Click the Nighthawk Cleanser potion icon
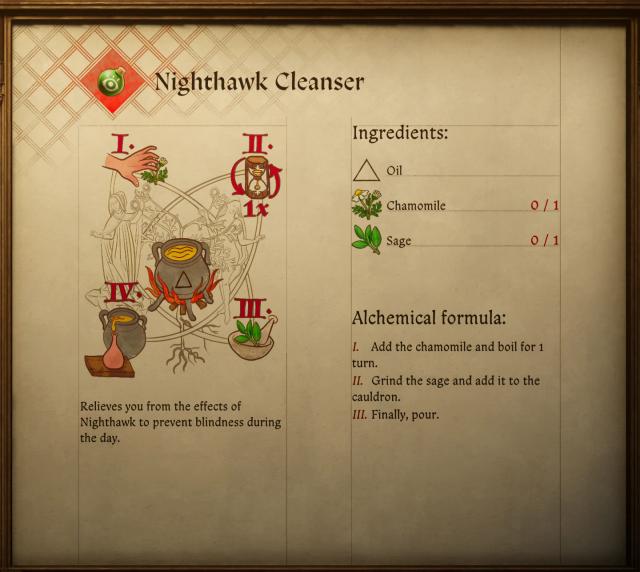The width and height of the screenshot is (640, 572). [x=112, y=82]
